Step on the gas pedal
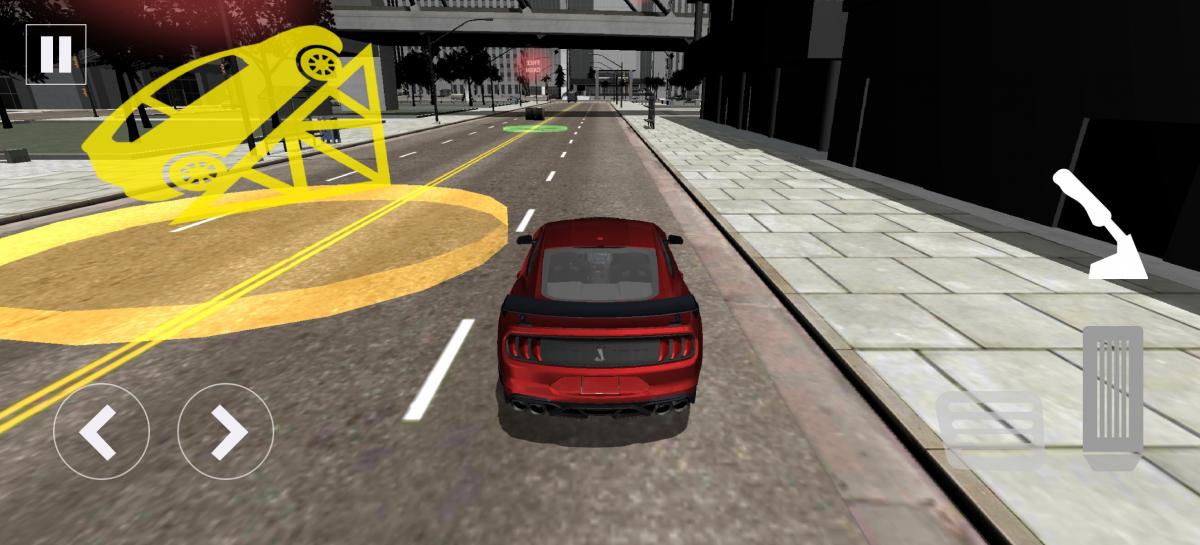The image size is (1200, 545). [1112, 397]
